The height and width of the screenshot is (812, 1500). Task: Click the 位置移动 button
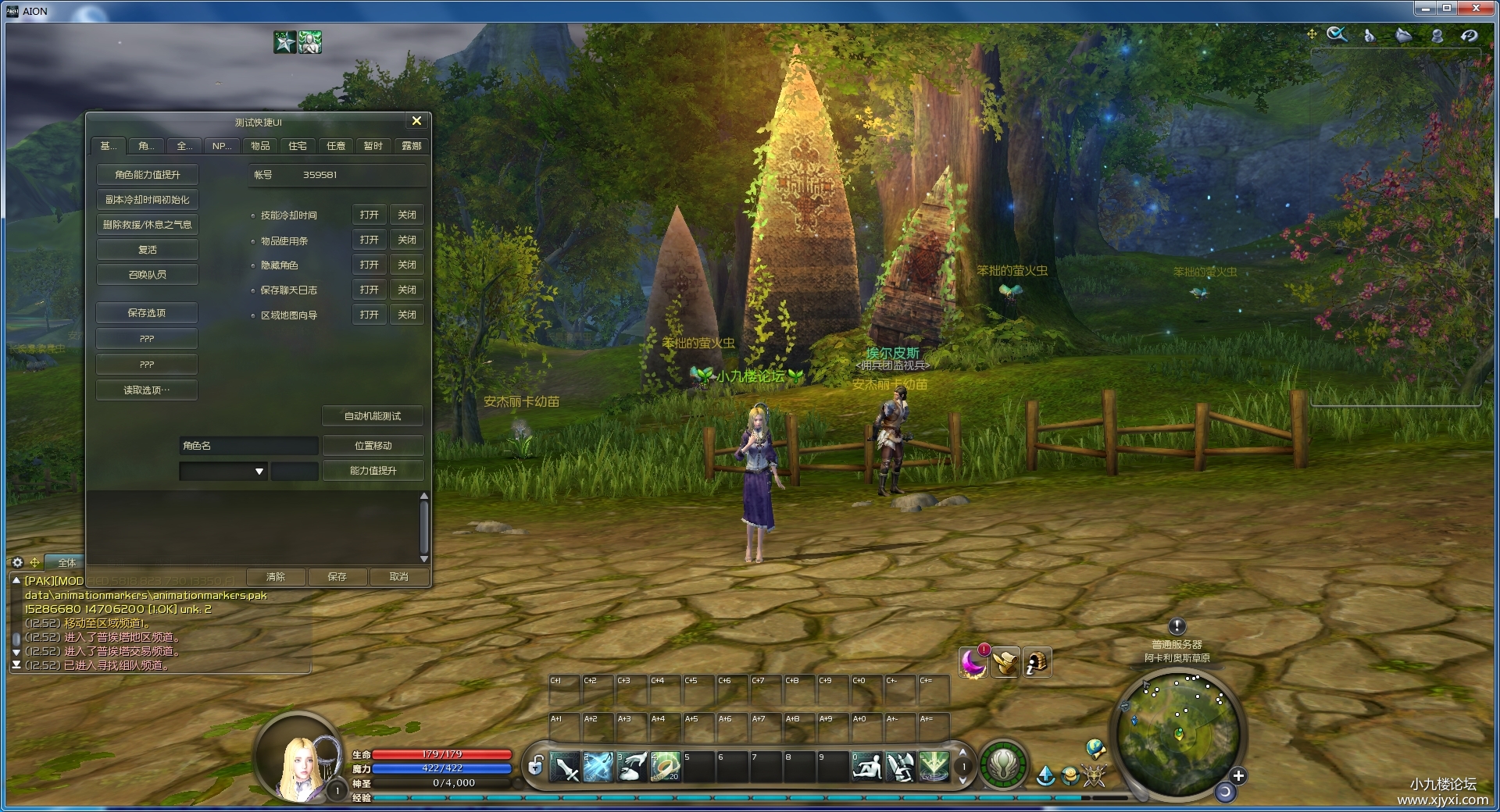[x=373, y=446]
